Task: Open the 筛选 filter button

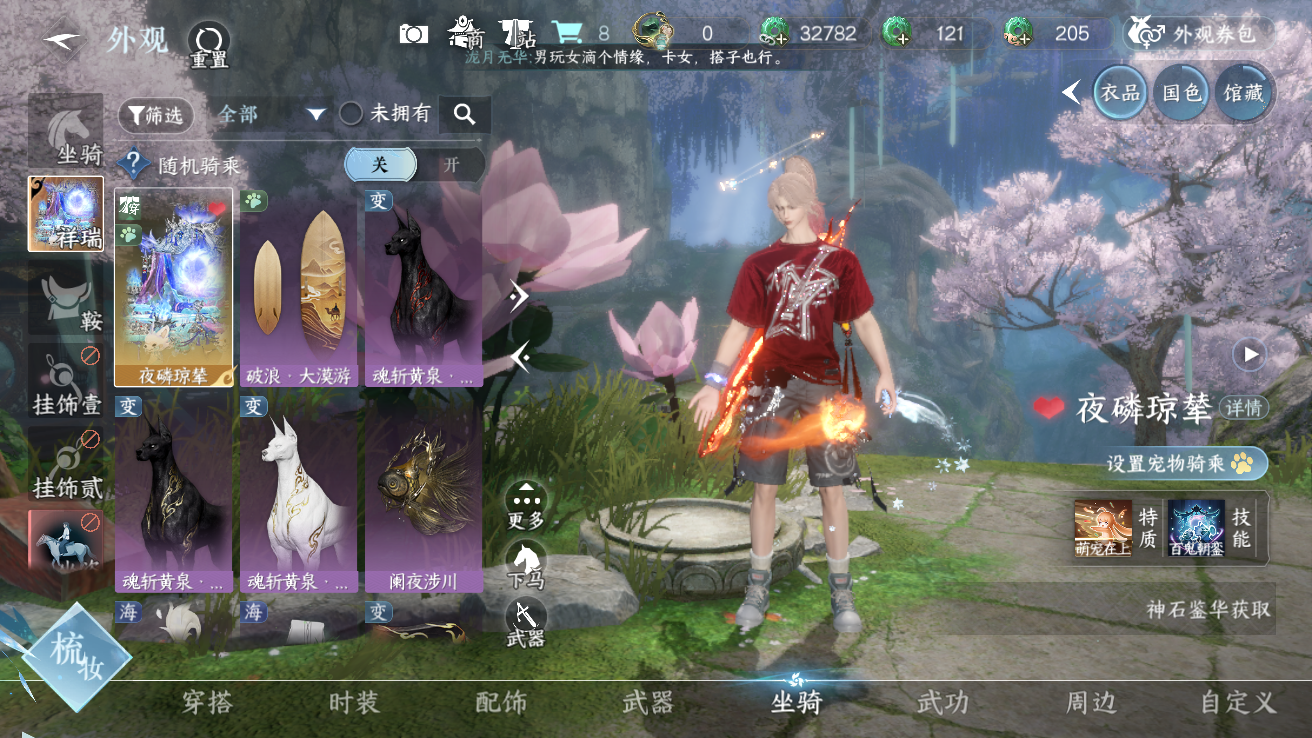Action: coord(156,115)
